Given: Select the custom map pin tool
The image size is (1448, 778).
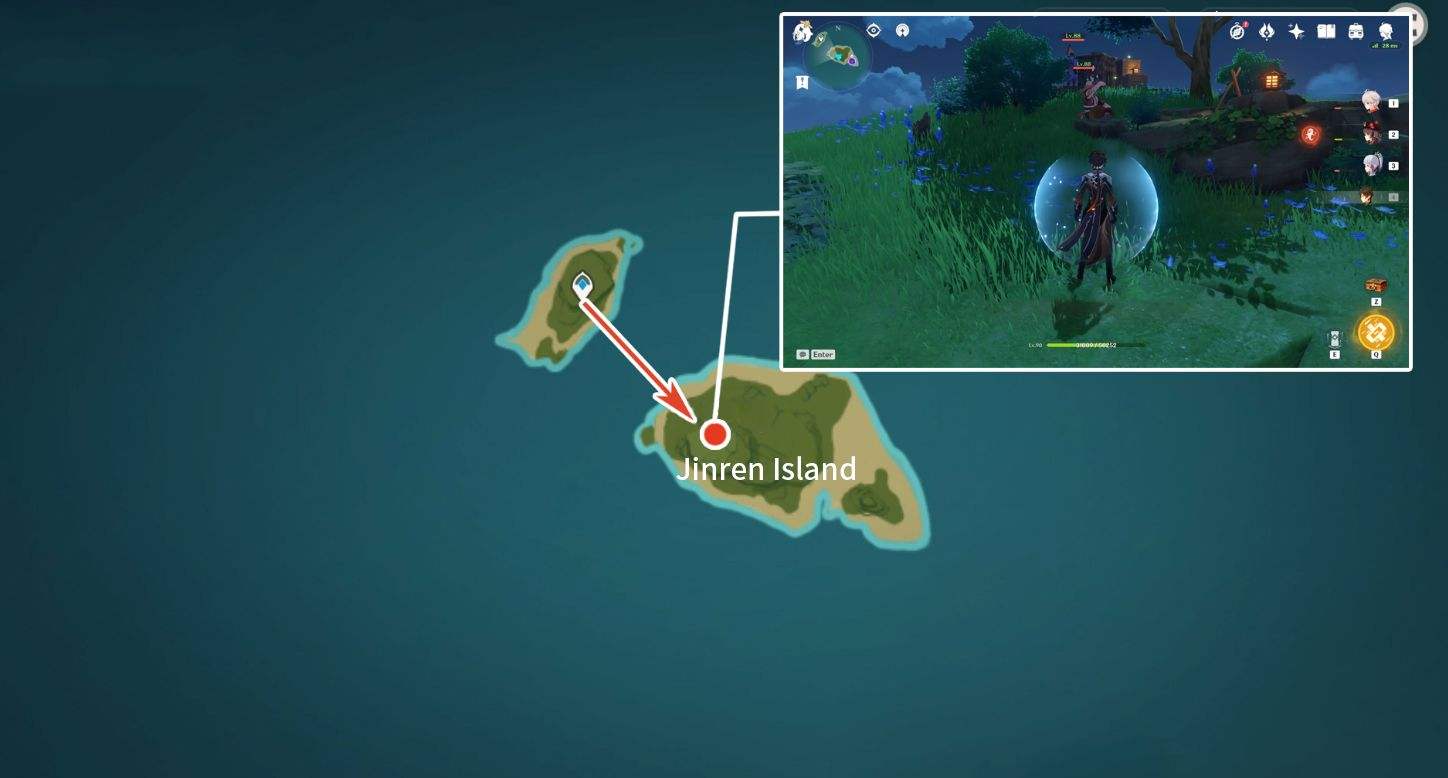Looking at the screenshot, I should [901, 31].
